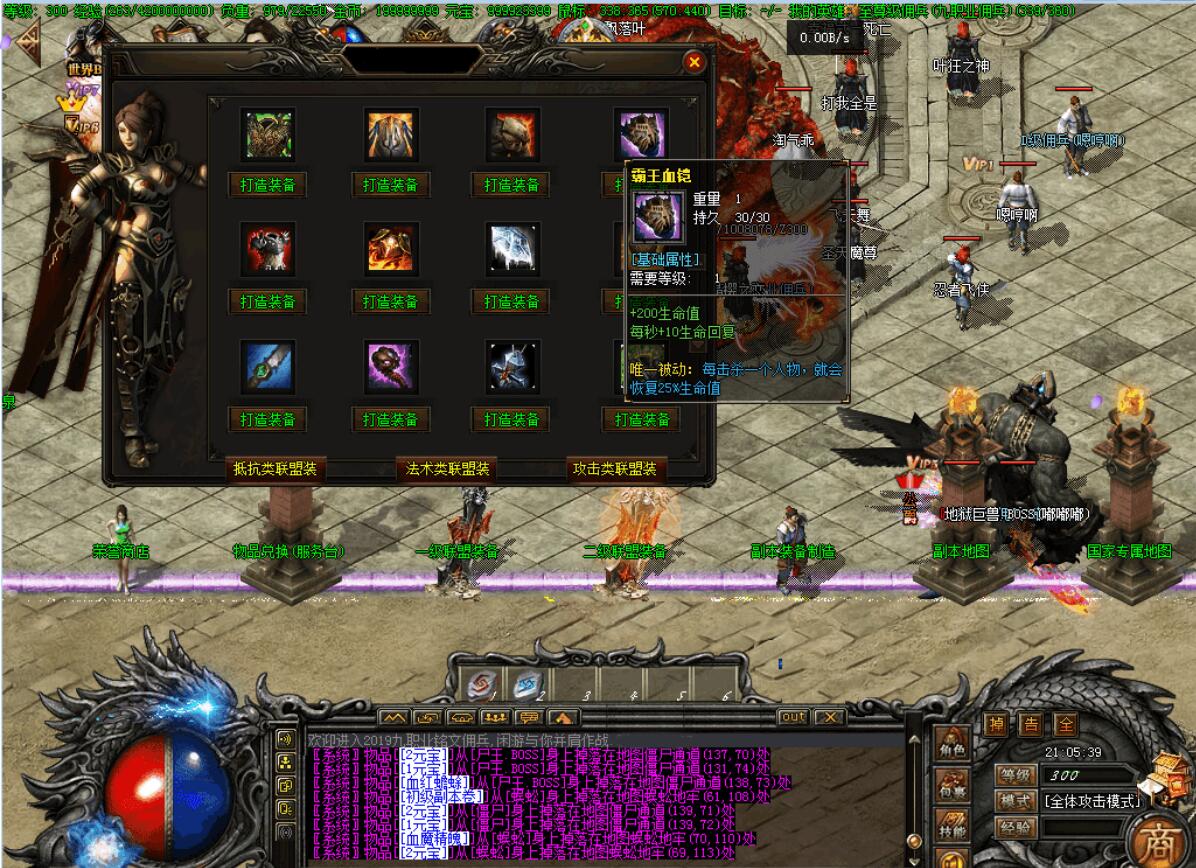Image resolution: width=1196 pixels, height=868 pixels.
Task: Open the 法术类联盟装 category
Action: 446,469
